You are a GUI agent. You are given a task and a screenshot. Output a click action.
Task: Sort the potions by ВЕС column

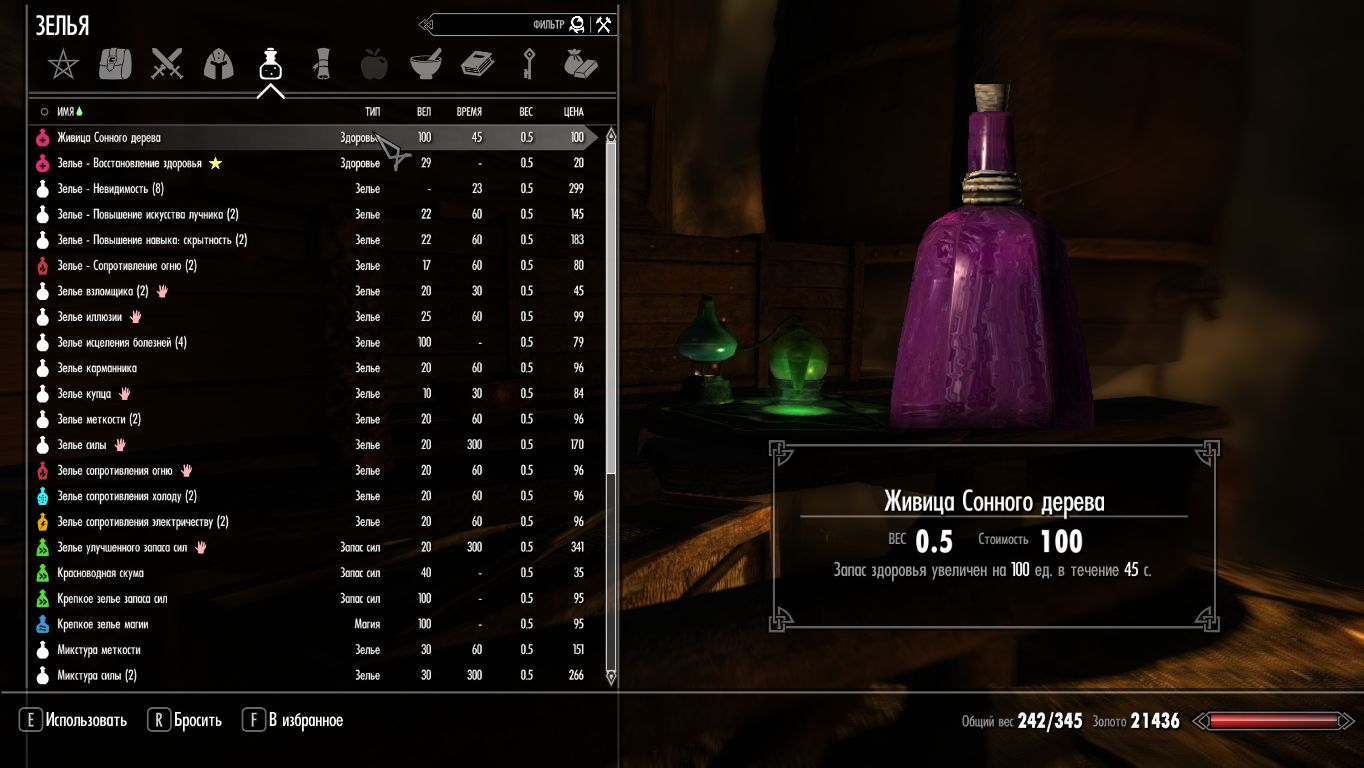click(x=526, y=112)
